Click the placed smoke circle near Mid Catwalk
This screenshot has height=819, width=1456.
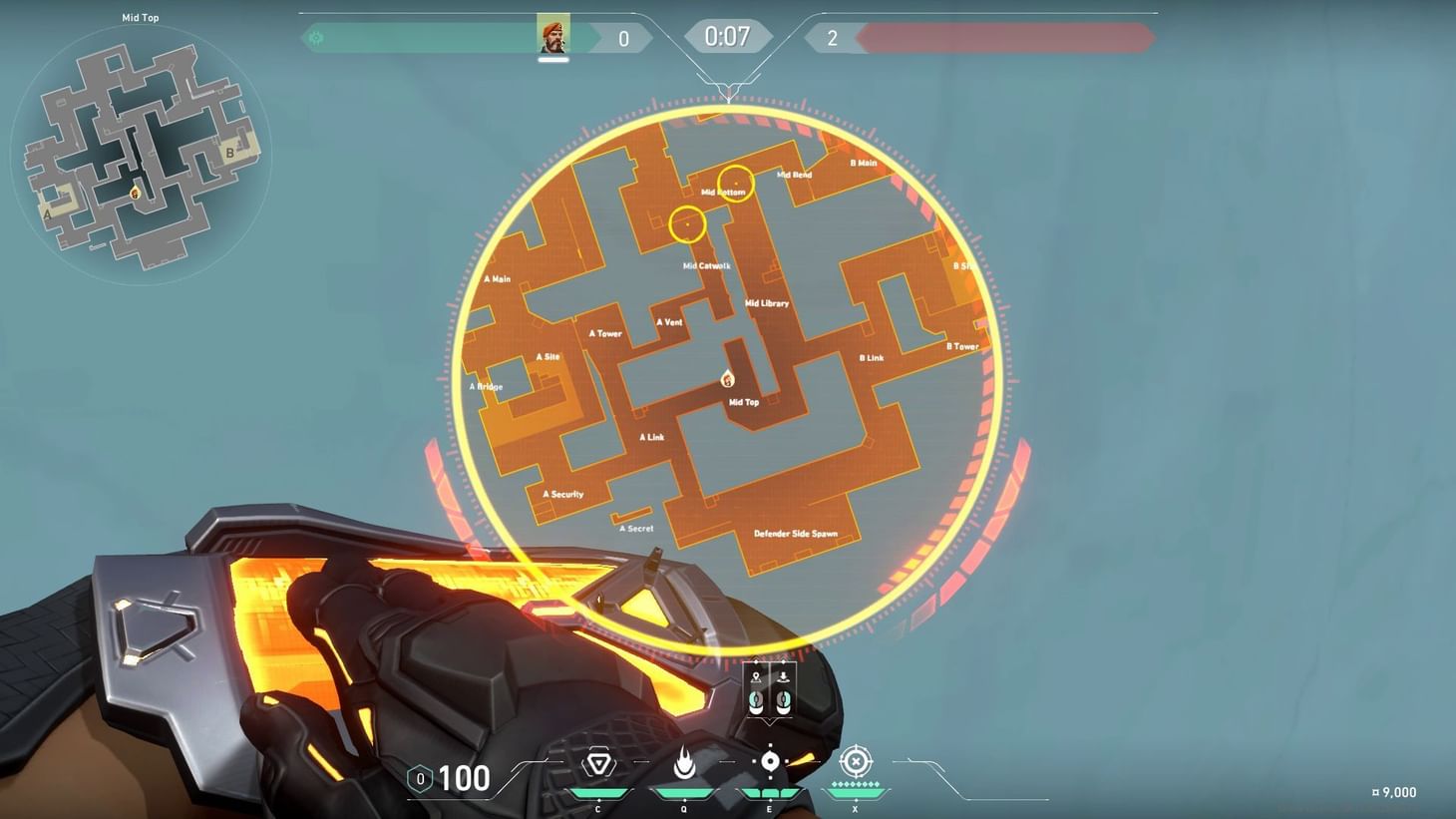pyautogui.click(x=688, y=224)
